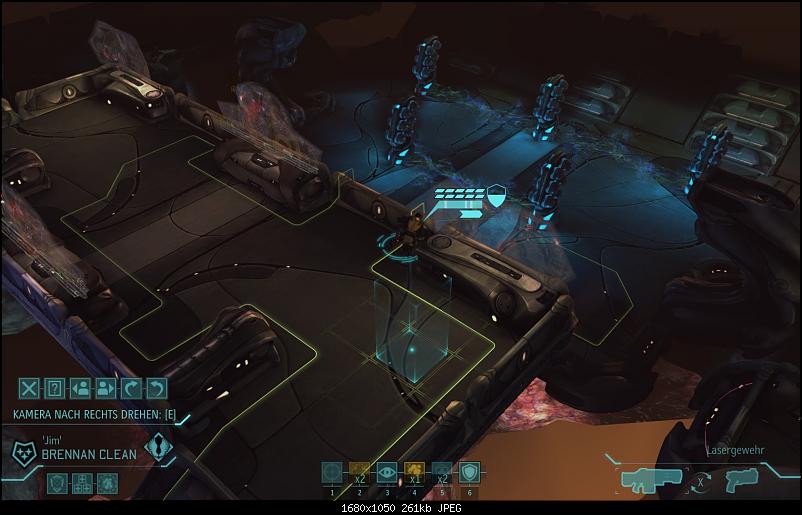
Task: Activate the shield Hunker Down ability
Action: (470, 473)
